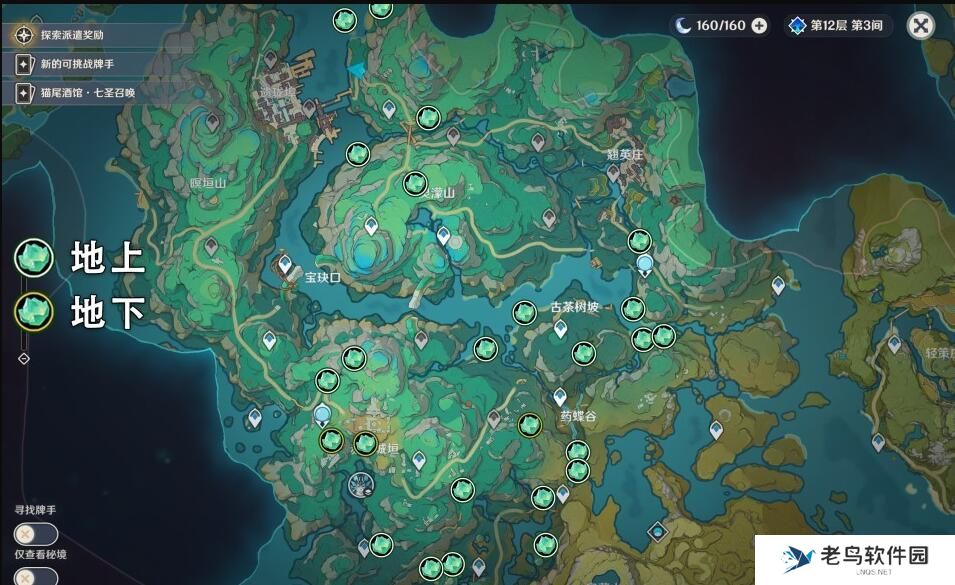955x585 pixels.
Task: Click the map zoom-out minus button
Action: click(23, 358)
